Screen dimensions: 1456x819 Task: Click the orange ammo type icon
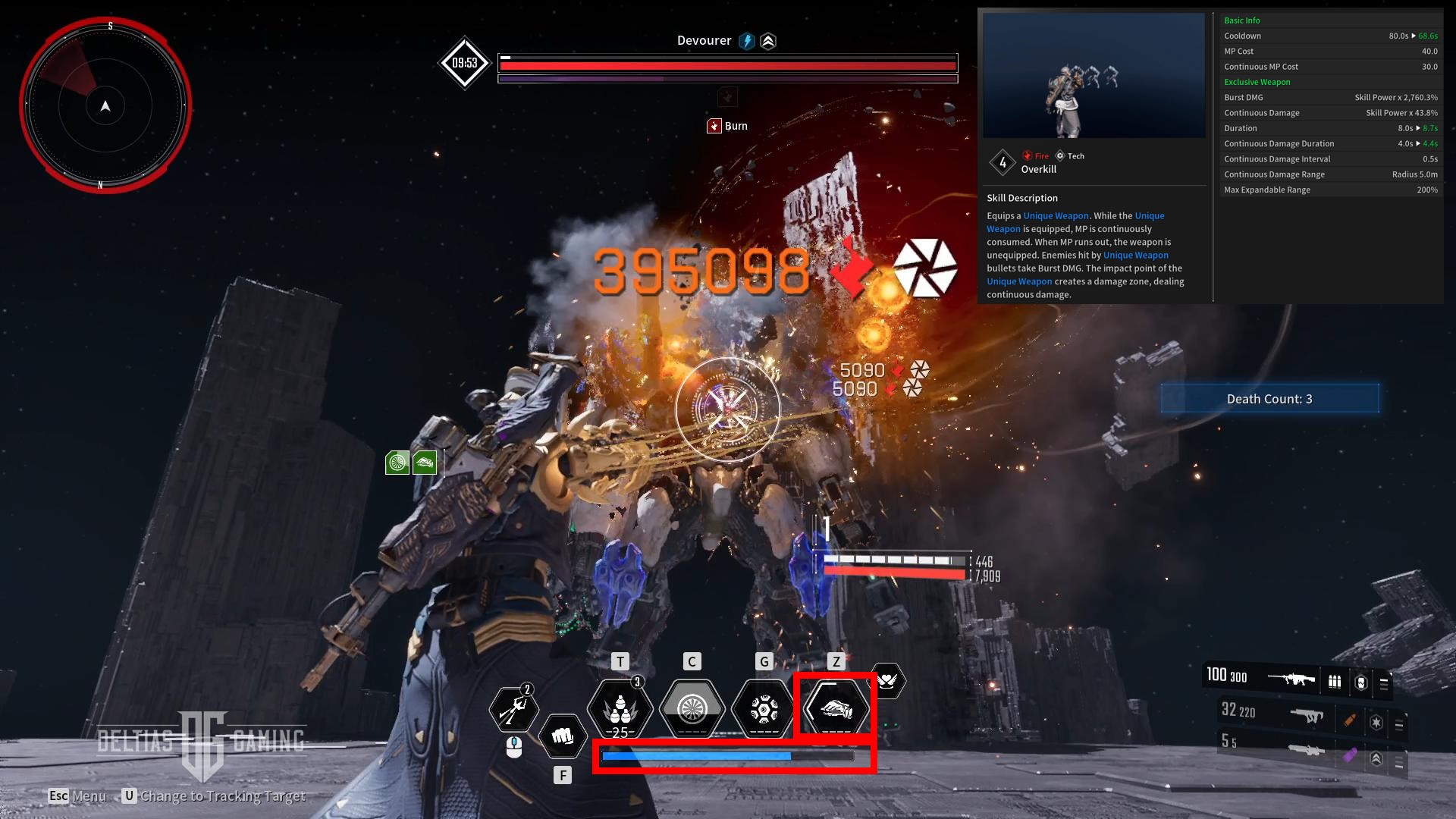tap(1349, 720)
